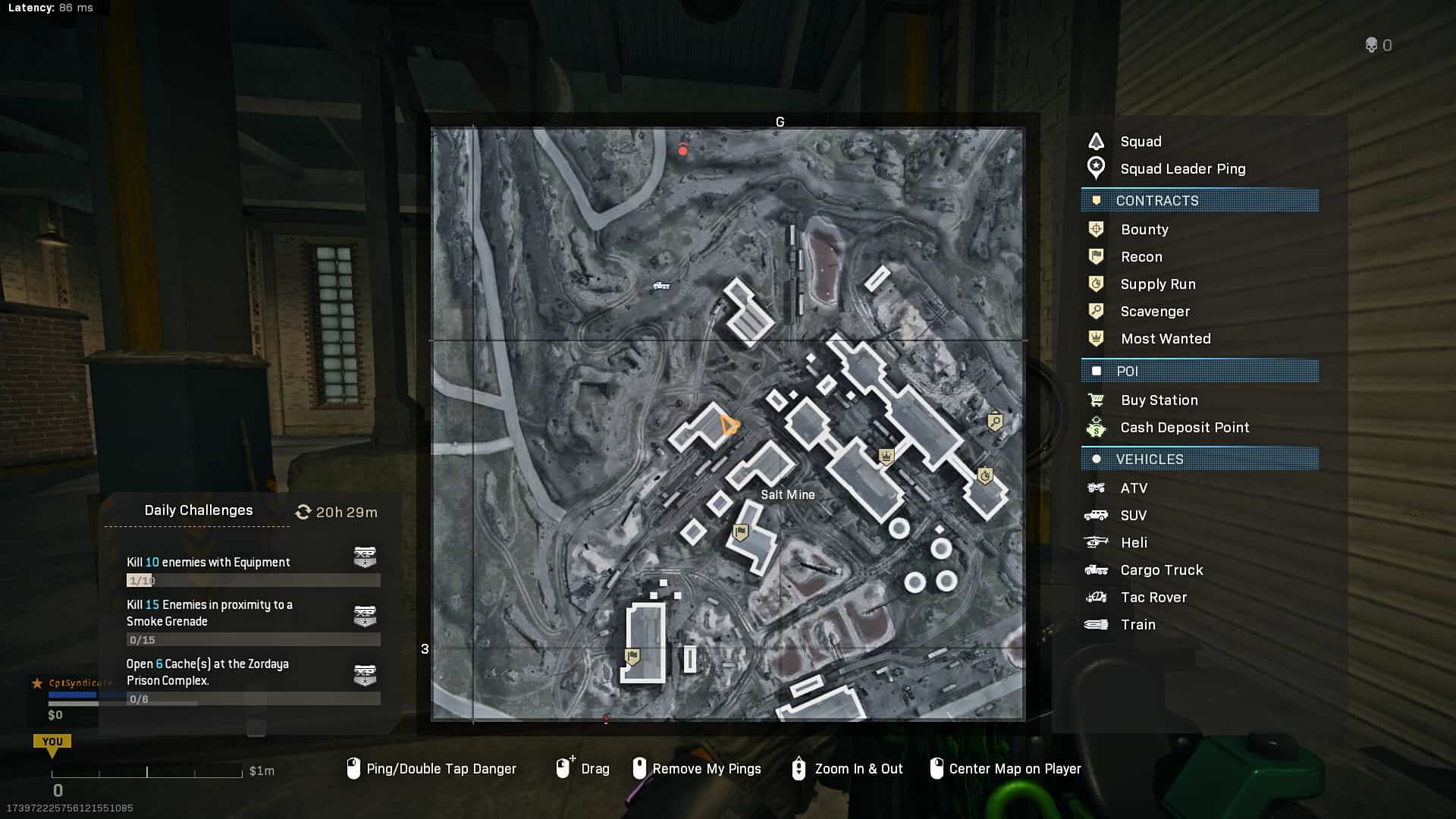Ping the red enemy dot on the map
Screen dimensions: 1456x819
[x=682, y=151]
